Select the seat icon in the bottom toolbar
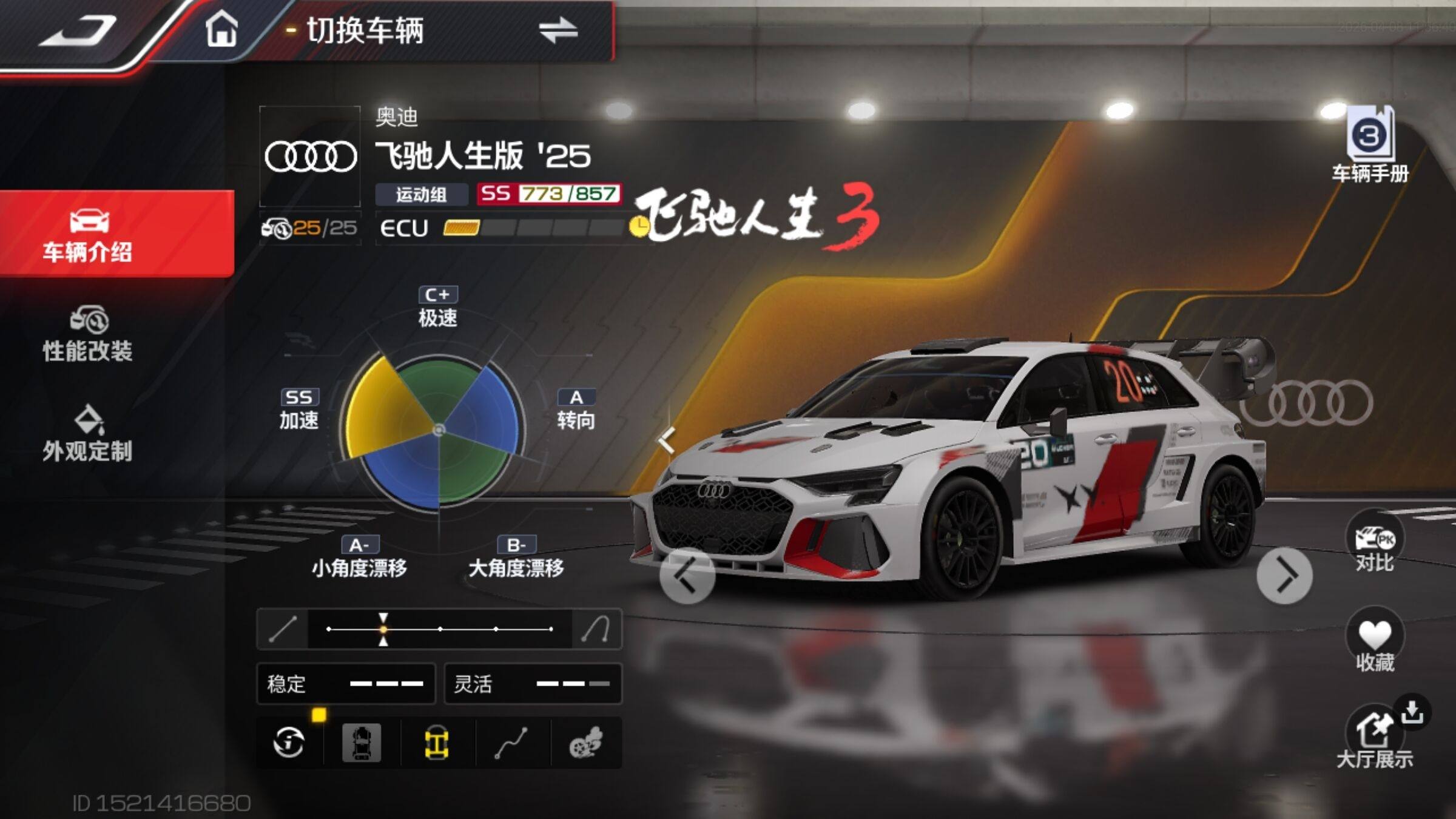The image size is (1456, 819). pos(362,743)
